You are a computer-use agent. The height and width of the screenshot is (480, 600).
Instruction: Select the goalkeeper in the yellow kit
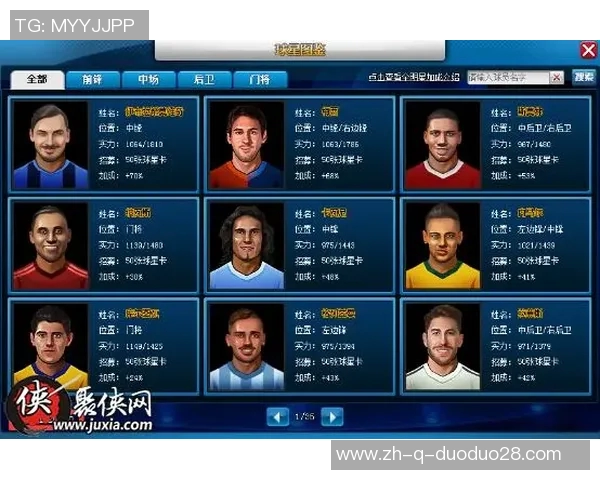pos(50,346)
